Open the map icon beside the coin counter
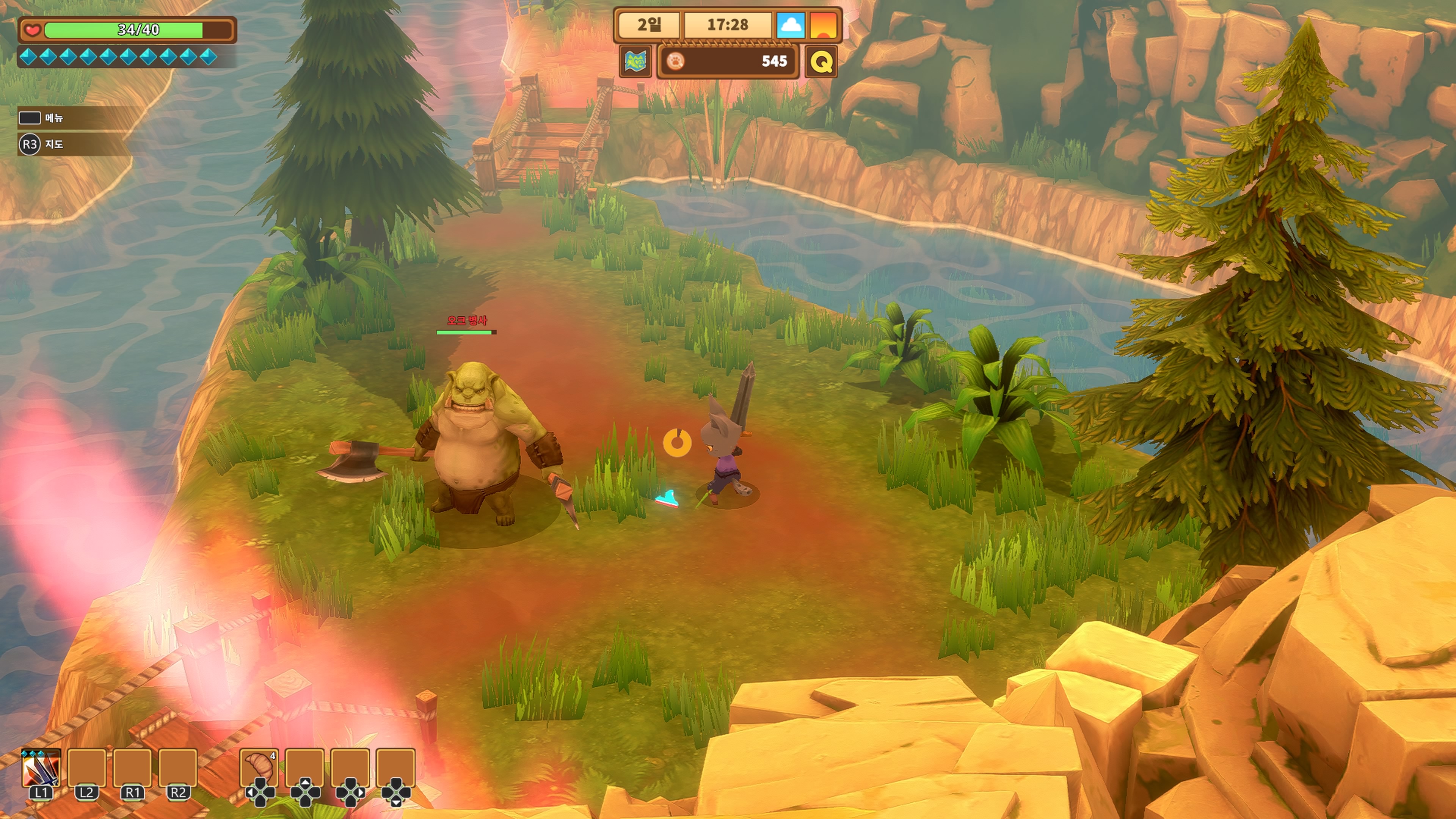Image resolution: width=1456 pixels, height=819 pixels. tap(635, 61)
